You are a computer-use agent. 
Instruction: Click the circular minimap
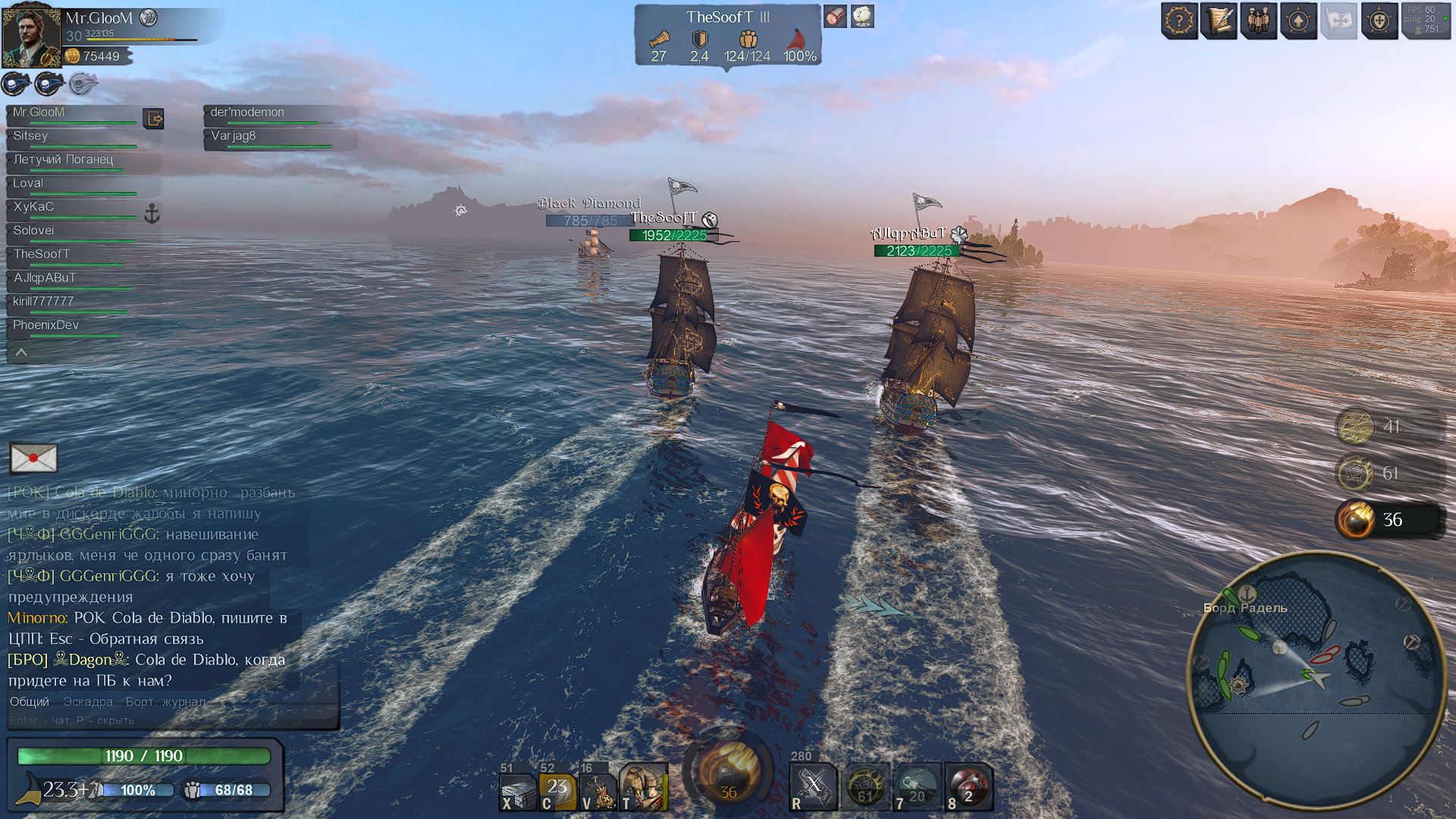(x=1316, y=682)
